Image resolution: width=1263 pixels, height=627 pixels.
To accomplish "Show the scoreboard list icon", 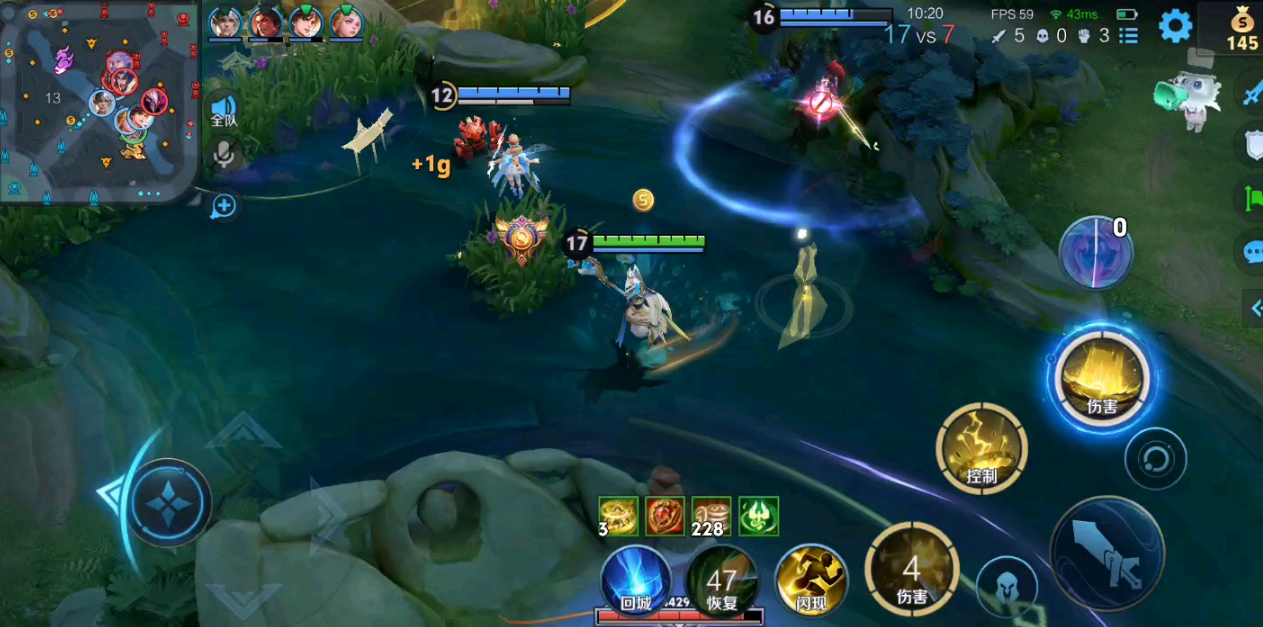I will 1129,36.
